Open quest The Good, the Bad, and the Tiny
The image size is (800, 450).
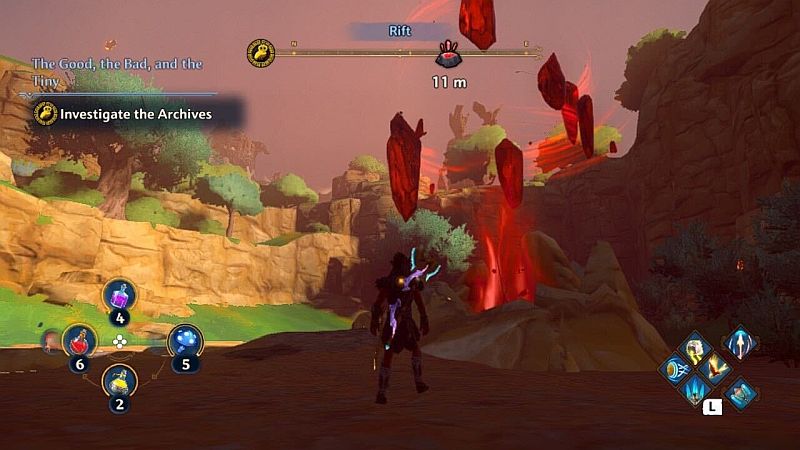116,71
